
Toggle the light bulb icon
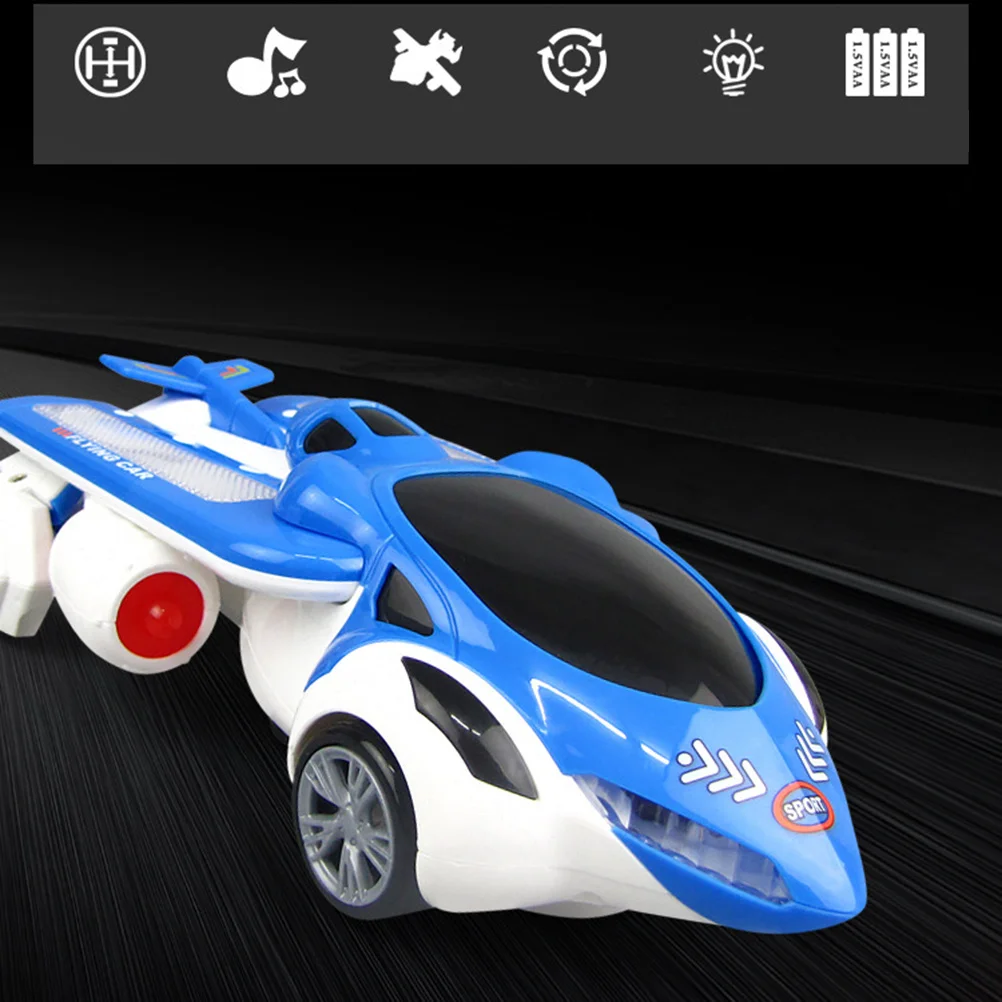733,62
